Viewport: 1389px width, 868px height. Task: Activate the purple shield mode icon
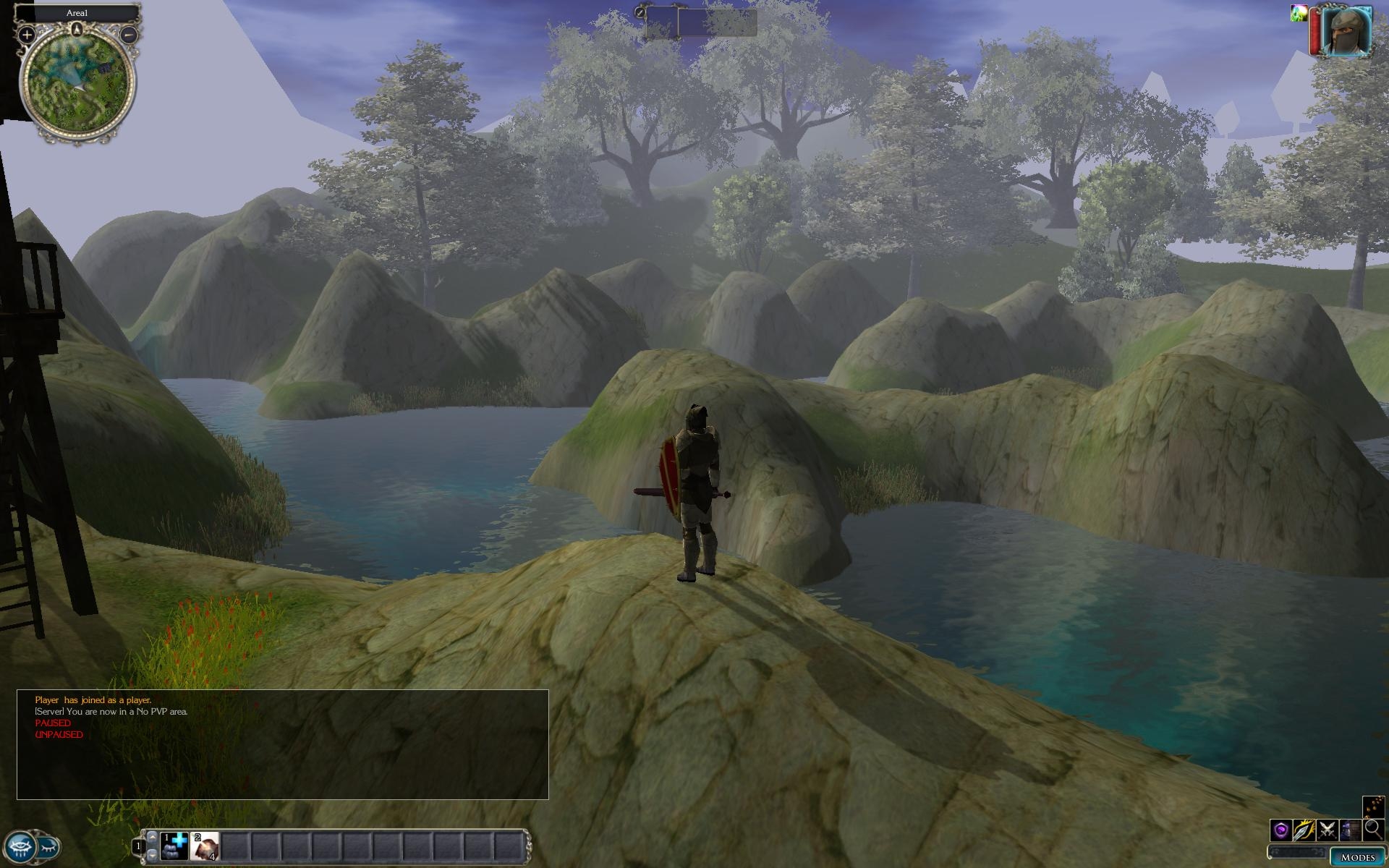(x=1281, y=830)
